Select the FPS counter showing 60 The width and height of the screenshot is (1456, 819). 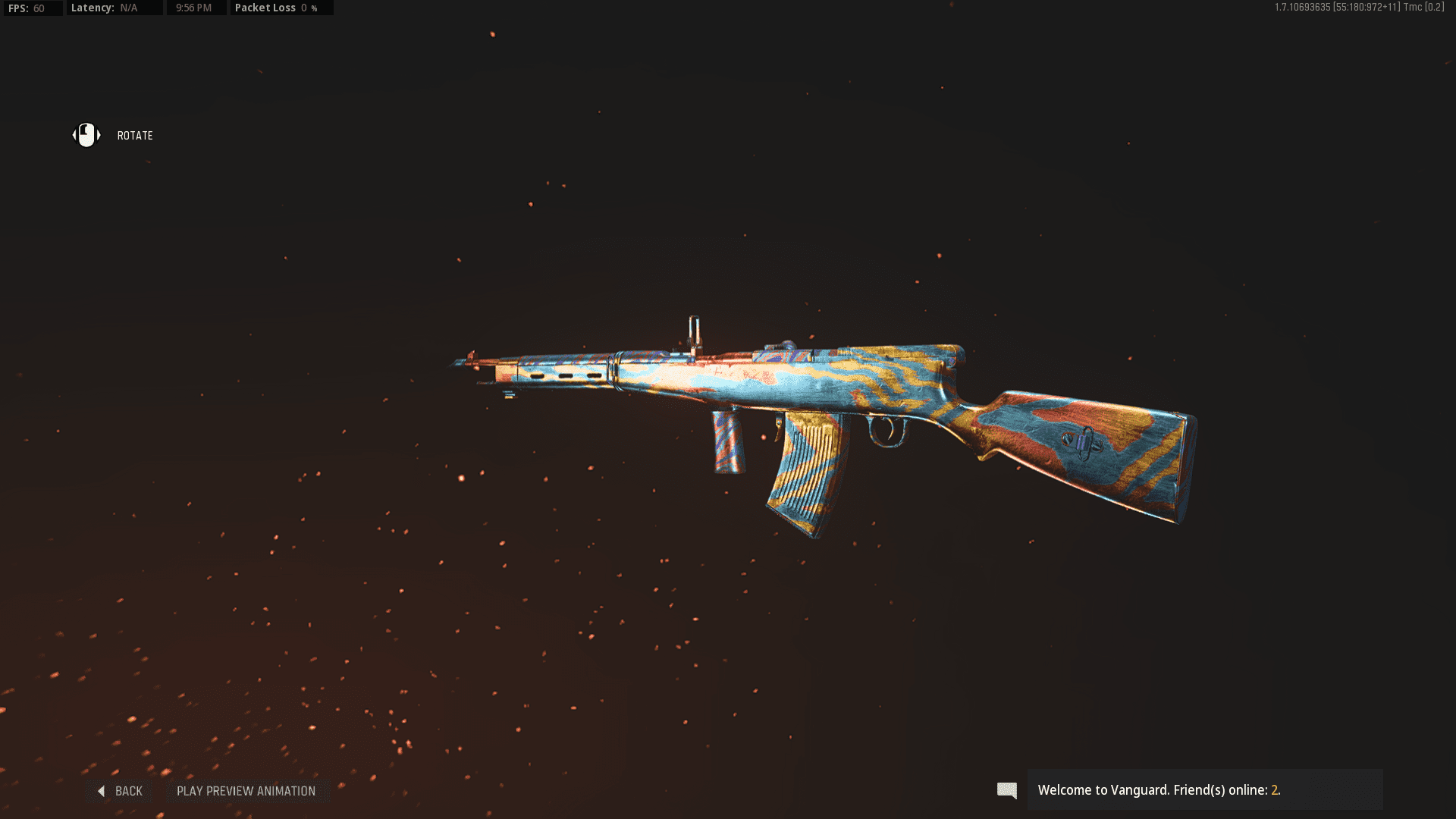[32, 8]
